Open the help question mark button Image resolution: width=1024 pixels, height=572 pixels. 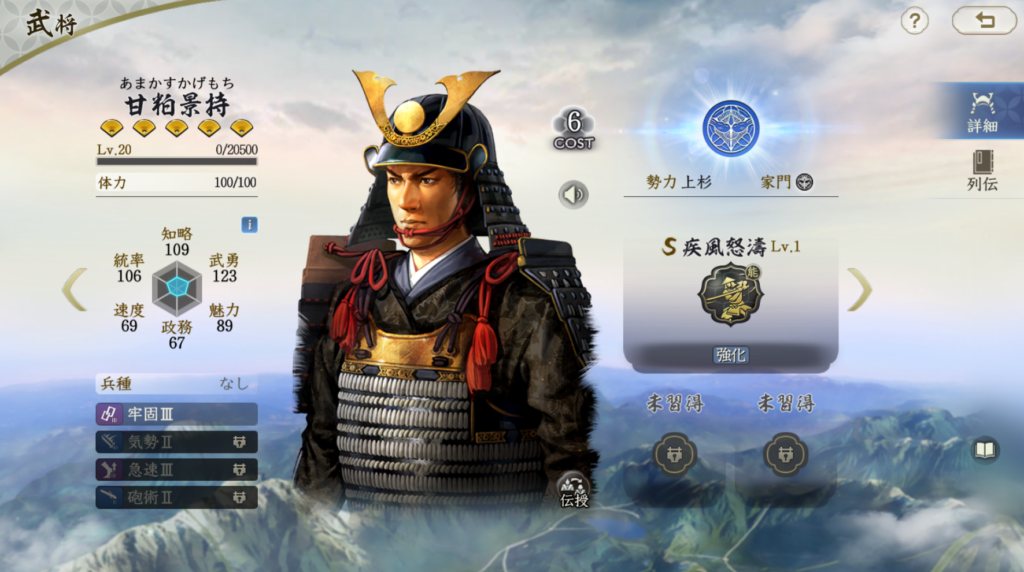(x=914, y=21)
